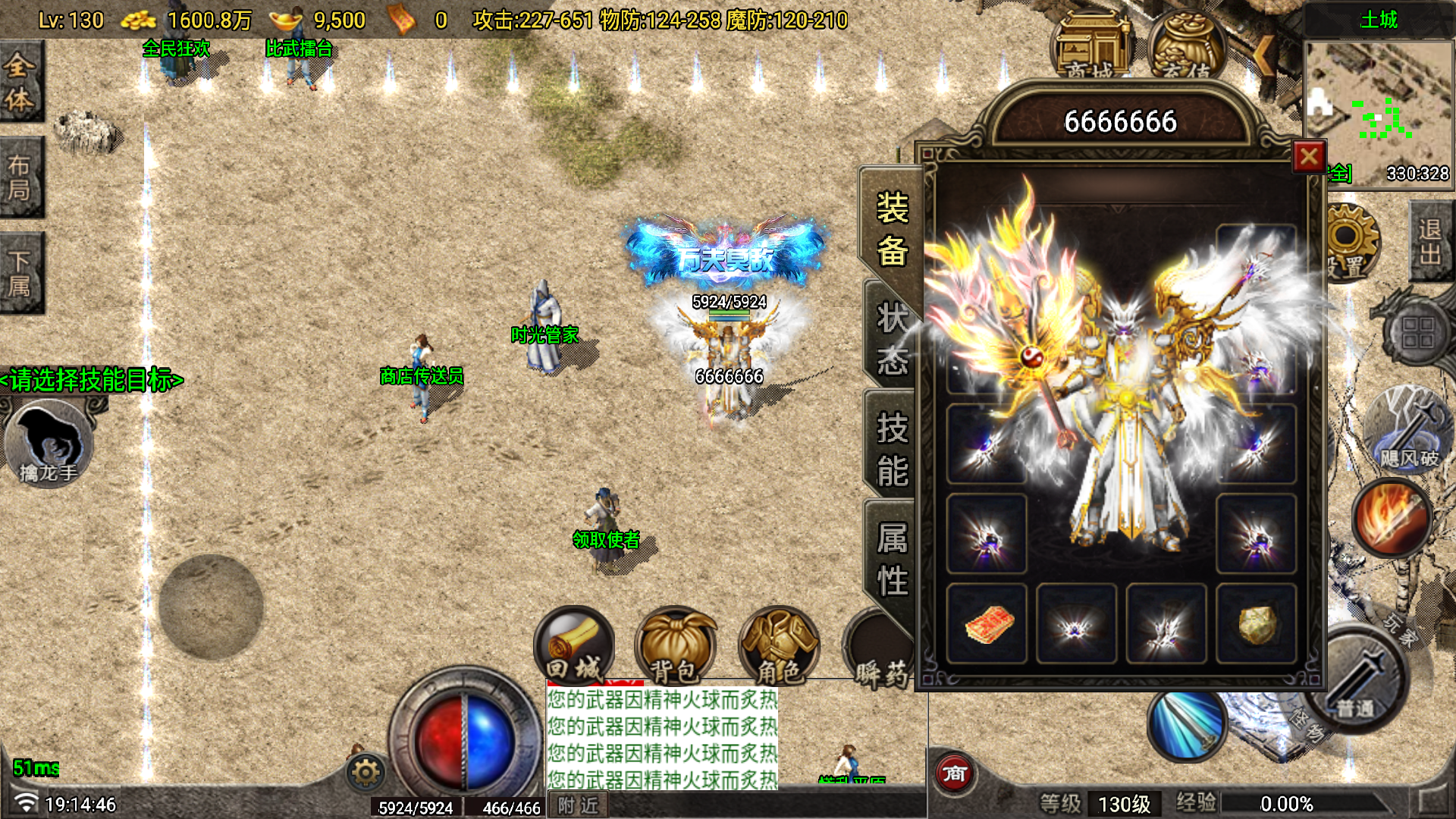Trigger the flaming sword skill
Viewport: 1456px width, 819px height.
[x=1392, y=518]
